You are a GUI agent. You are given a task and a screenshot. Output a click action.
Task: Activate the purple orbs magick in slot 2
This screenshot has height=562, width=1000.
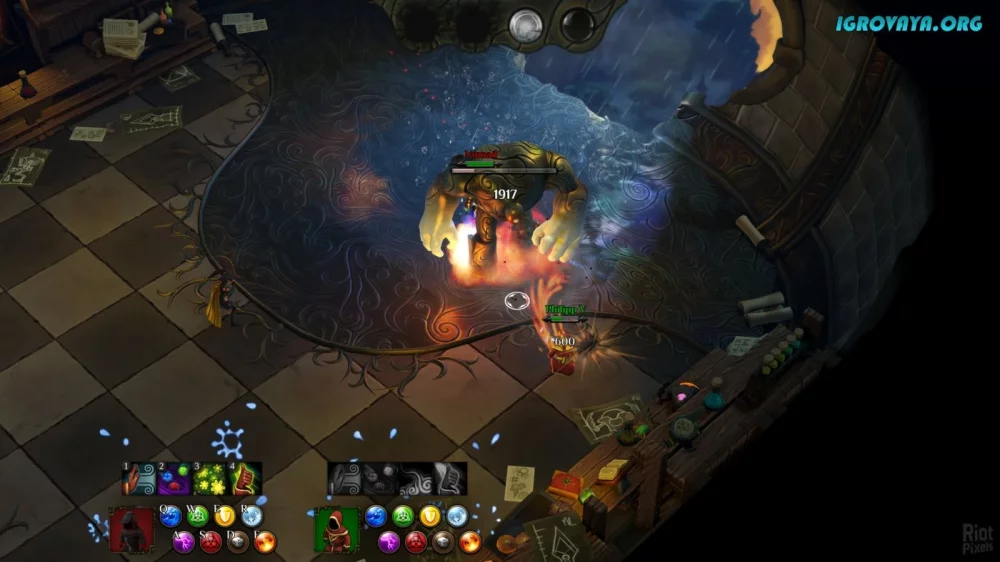[175, 479]
